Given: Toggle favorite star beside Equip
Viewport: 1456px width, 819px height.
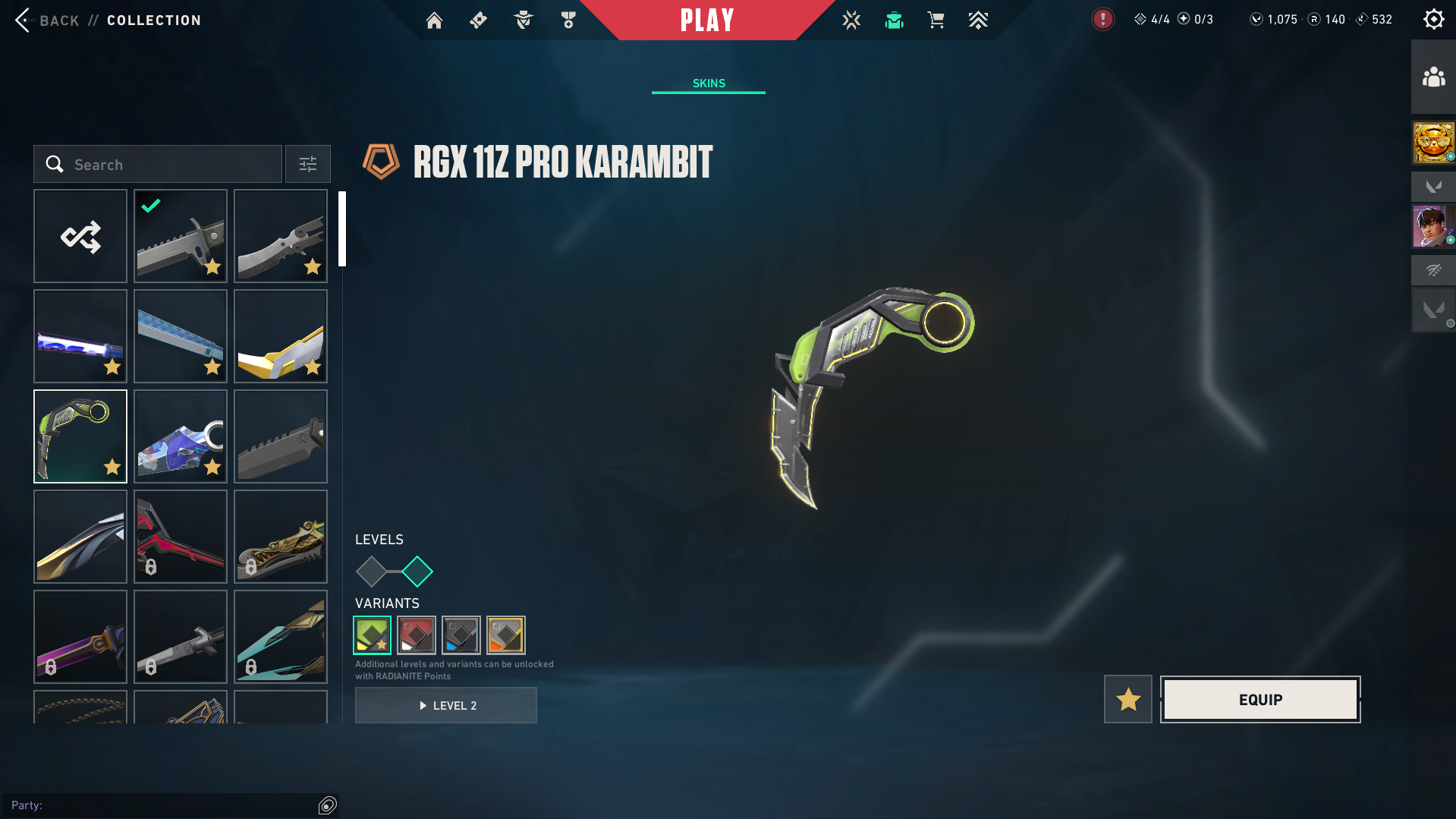Looking at the screenshot, I should click(x=1128, y=699).
